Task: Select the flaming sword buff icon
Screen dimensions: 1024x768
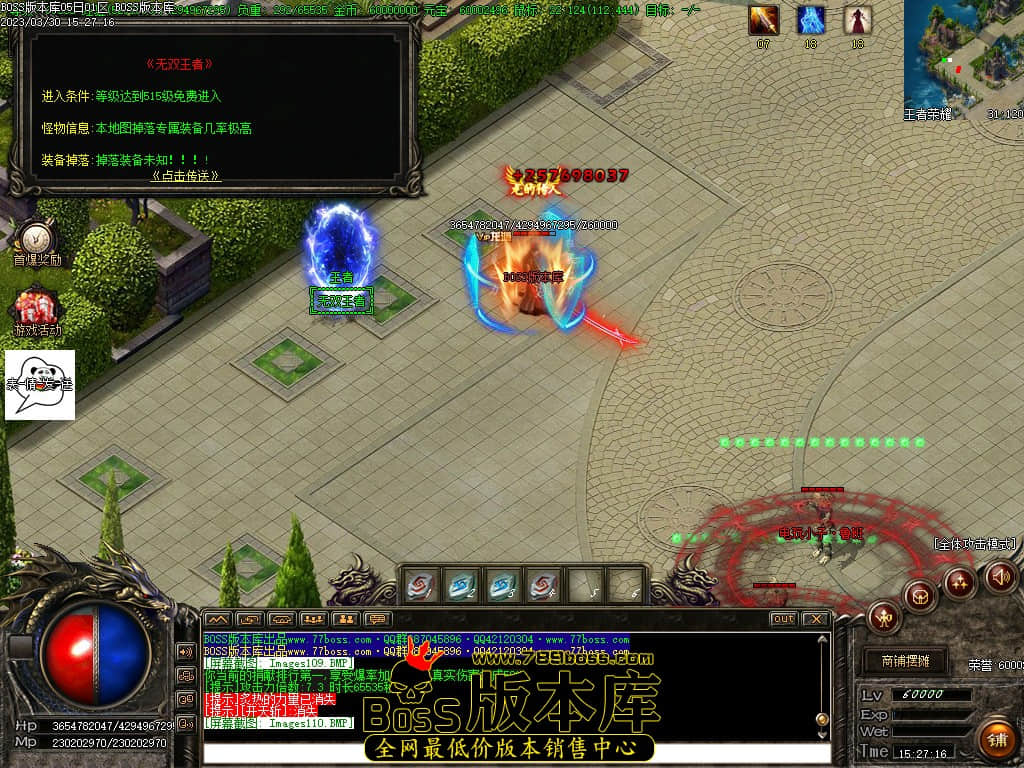Action: [x=764, y=20]
